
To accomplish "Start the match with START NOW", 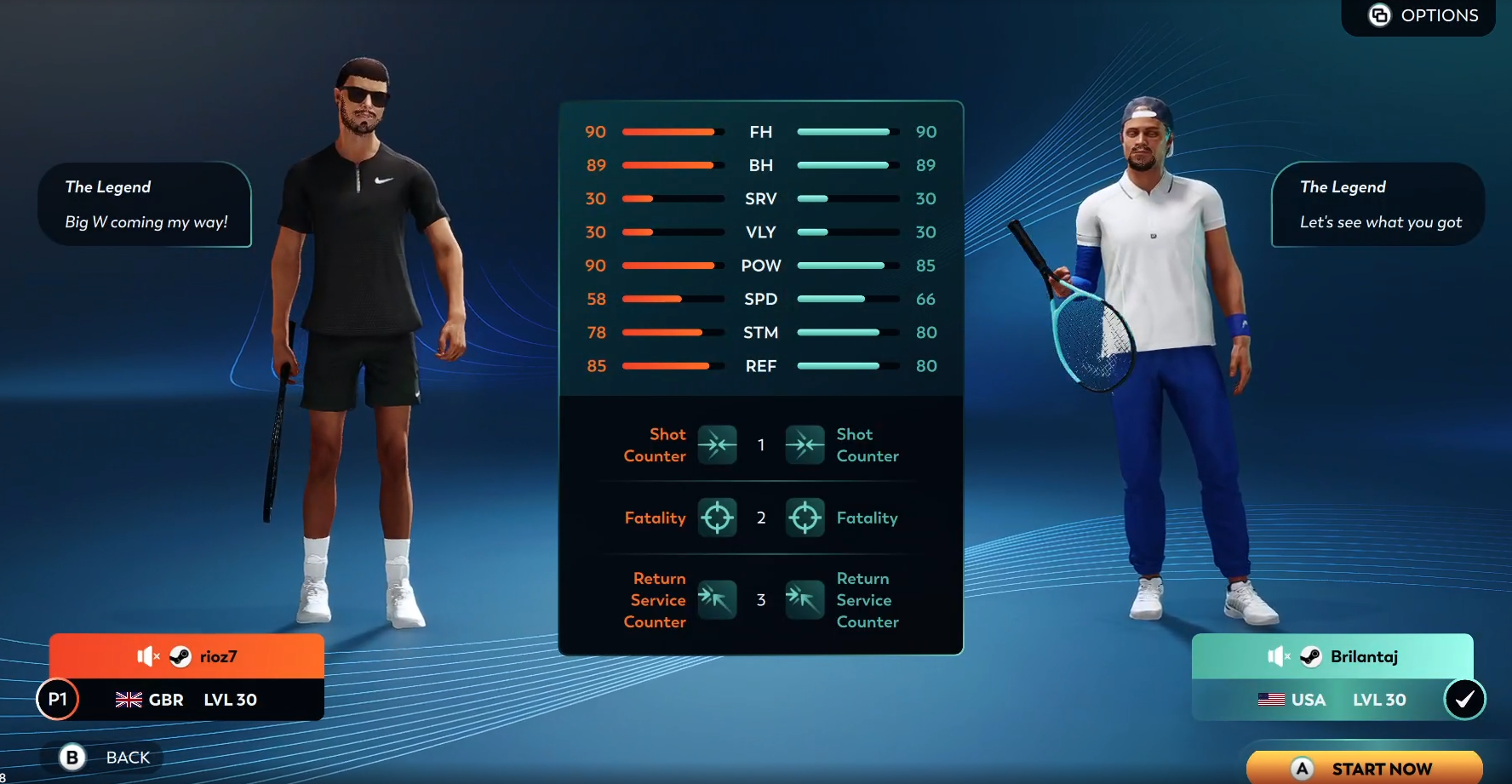I will click(x=1365, y=768).
